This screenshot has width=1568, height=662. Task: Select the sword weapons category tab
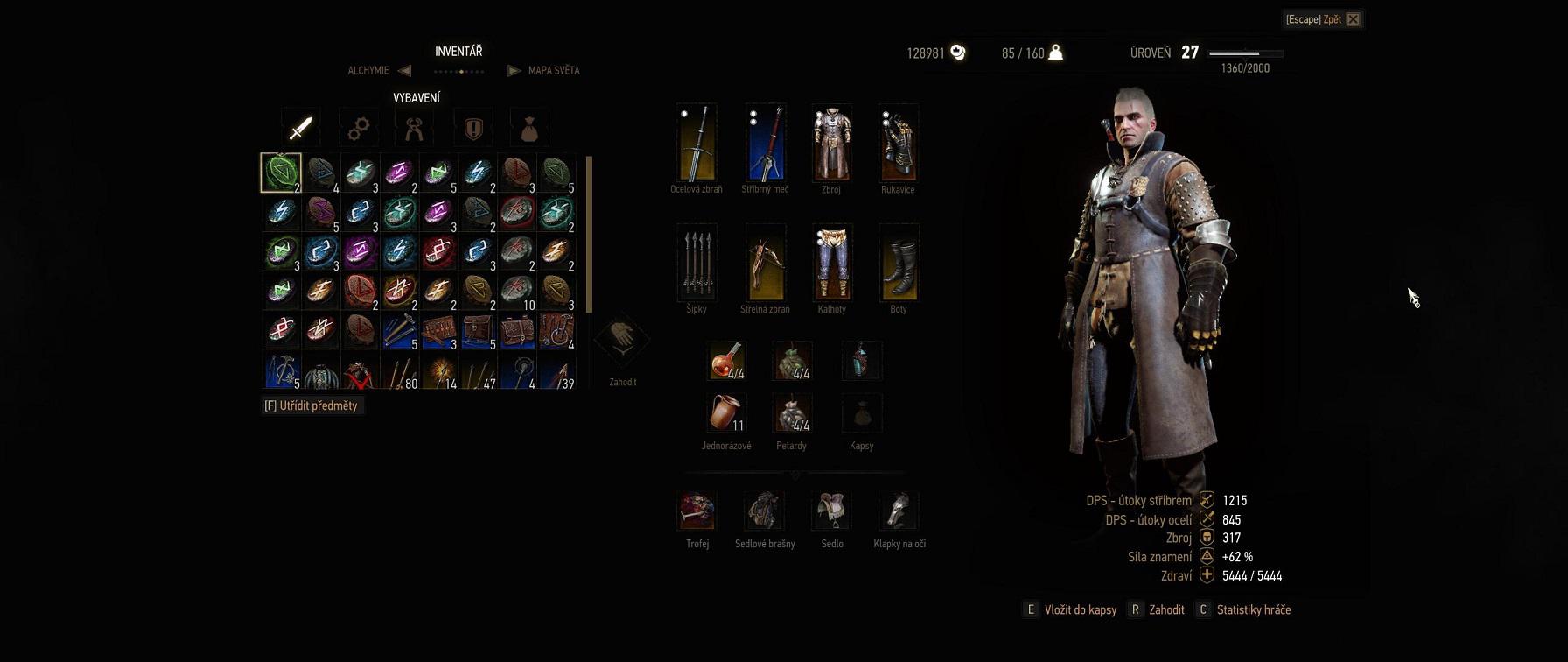[300, 129]
